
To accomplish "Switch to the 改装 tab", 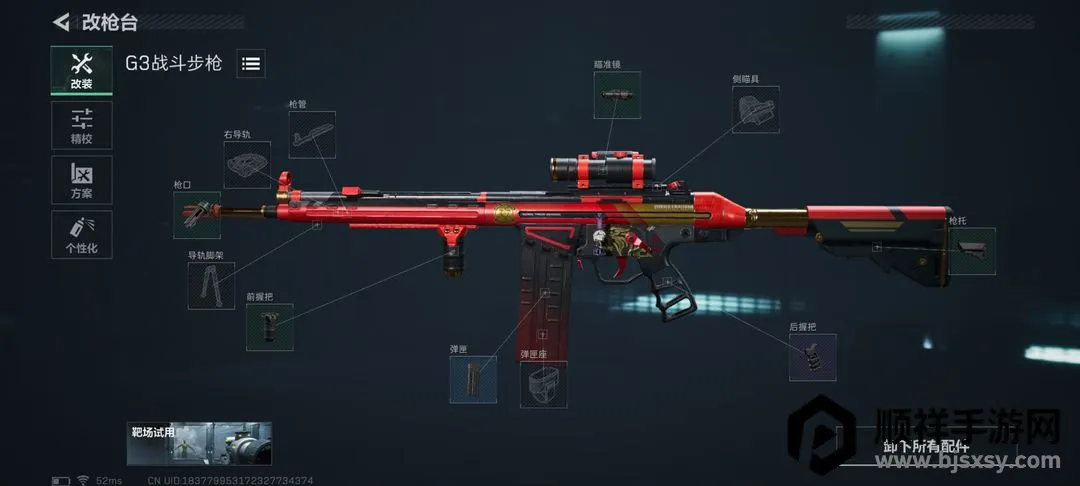I will (x=81, y=70).
